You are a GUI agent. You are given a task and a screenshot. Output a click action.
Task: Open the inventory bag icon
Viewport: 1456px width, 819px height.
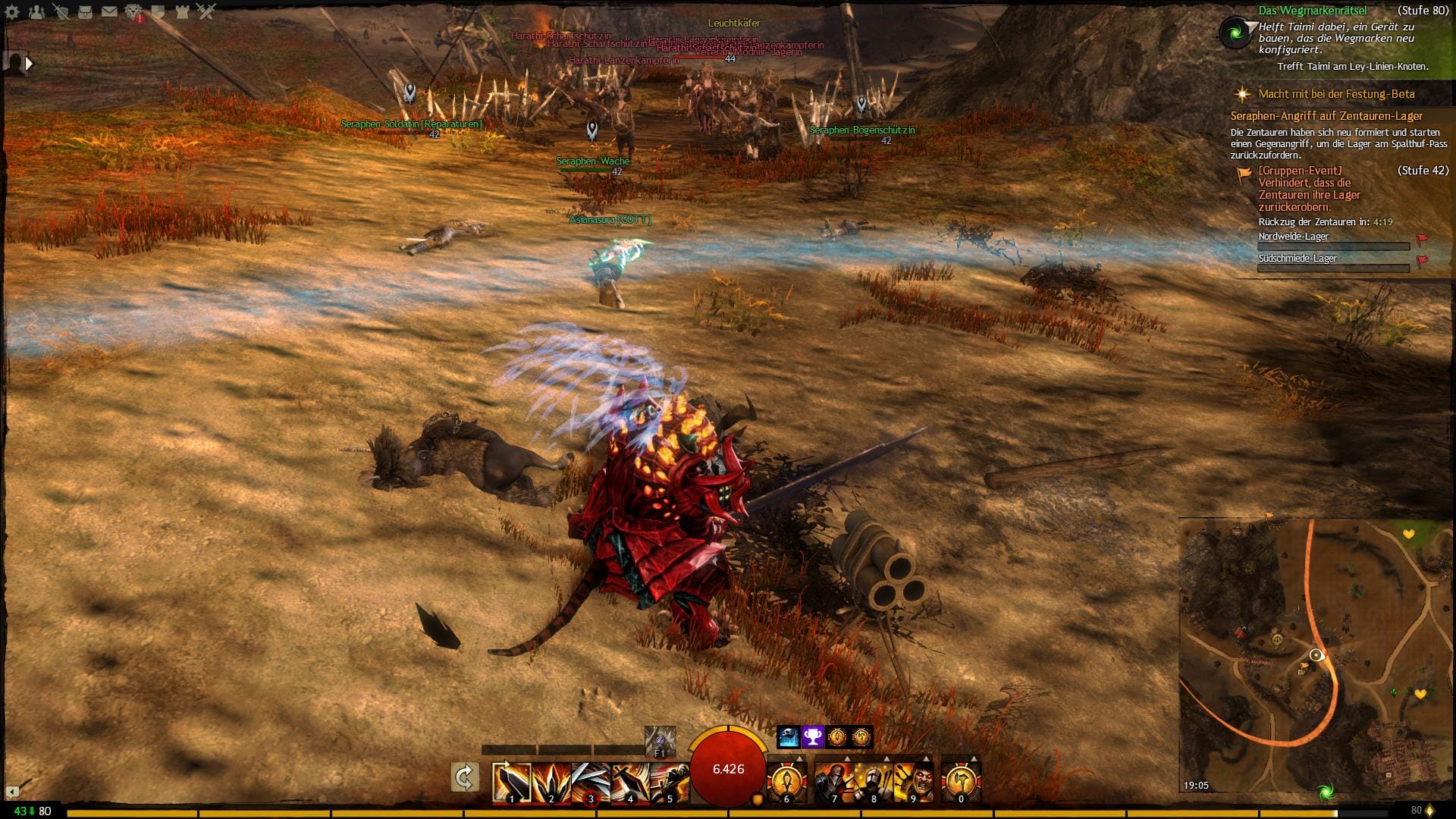point(85,11)
